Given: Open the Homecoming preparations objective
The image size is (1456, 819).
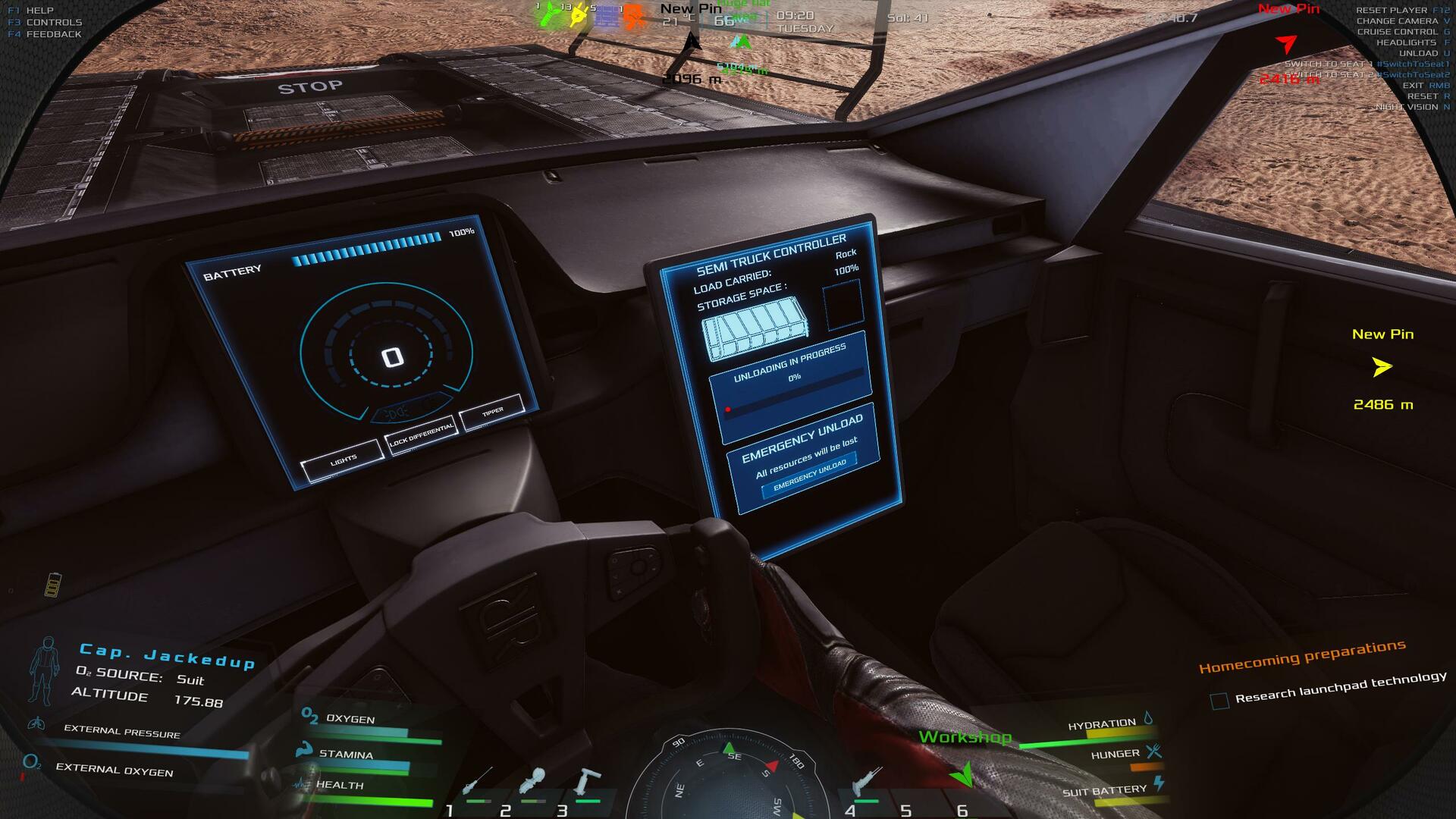Looking at the screenshot, I should pyautogui.click(x=1301, y=657).
